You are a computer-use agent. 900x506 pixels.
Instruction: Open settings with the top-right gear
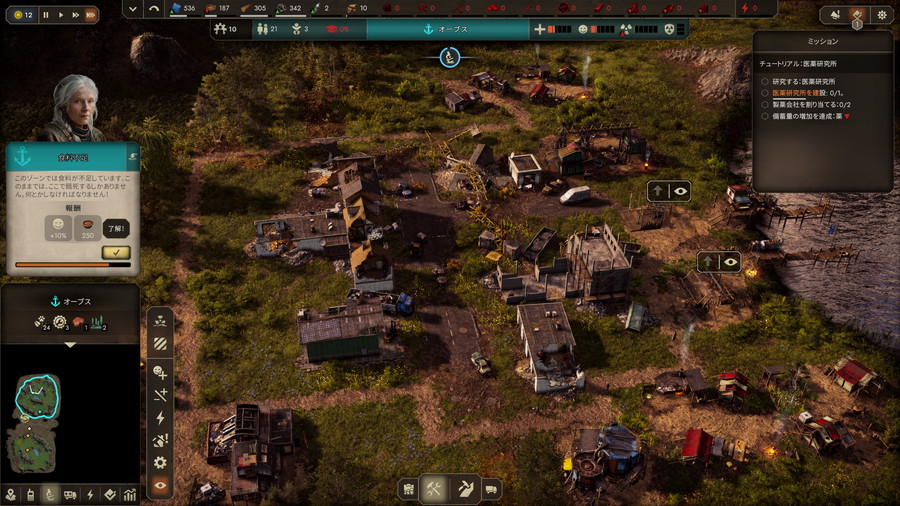point(881,15)
